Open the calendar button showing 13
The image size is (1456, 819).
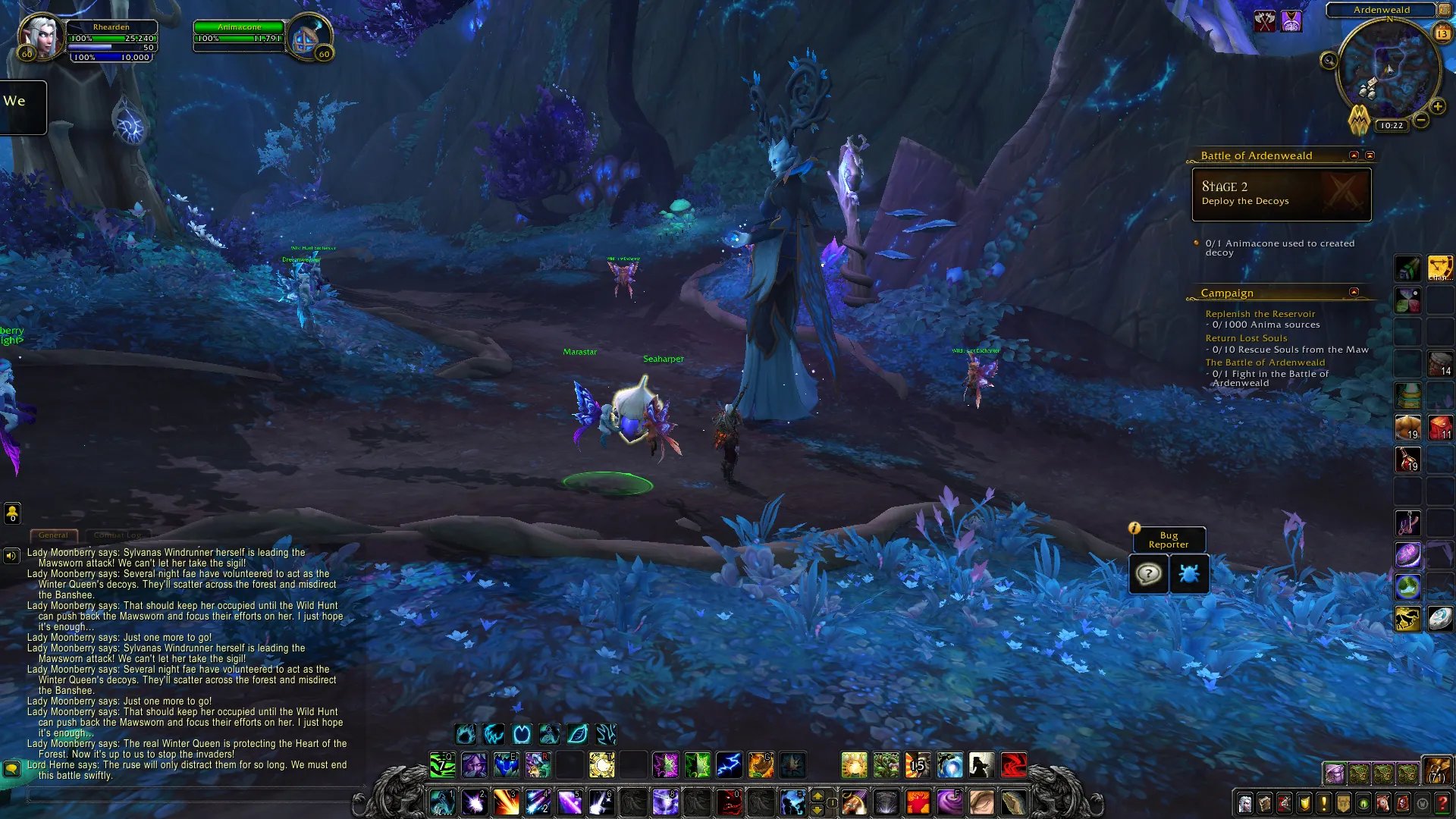point(1442,33)
